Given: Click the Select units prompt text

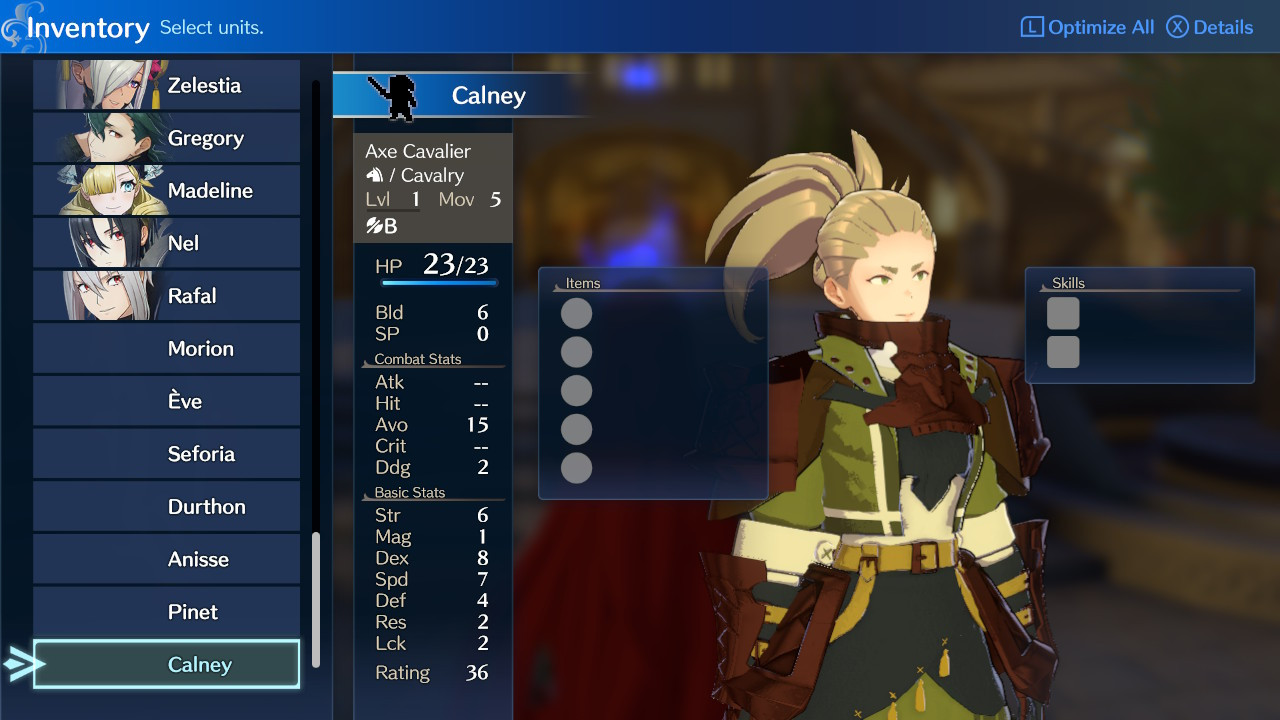Looking at the screenshot, I should (213, 26).
